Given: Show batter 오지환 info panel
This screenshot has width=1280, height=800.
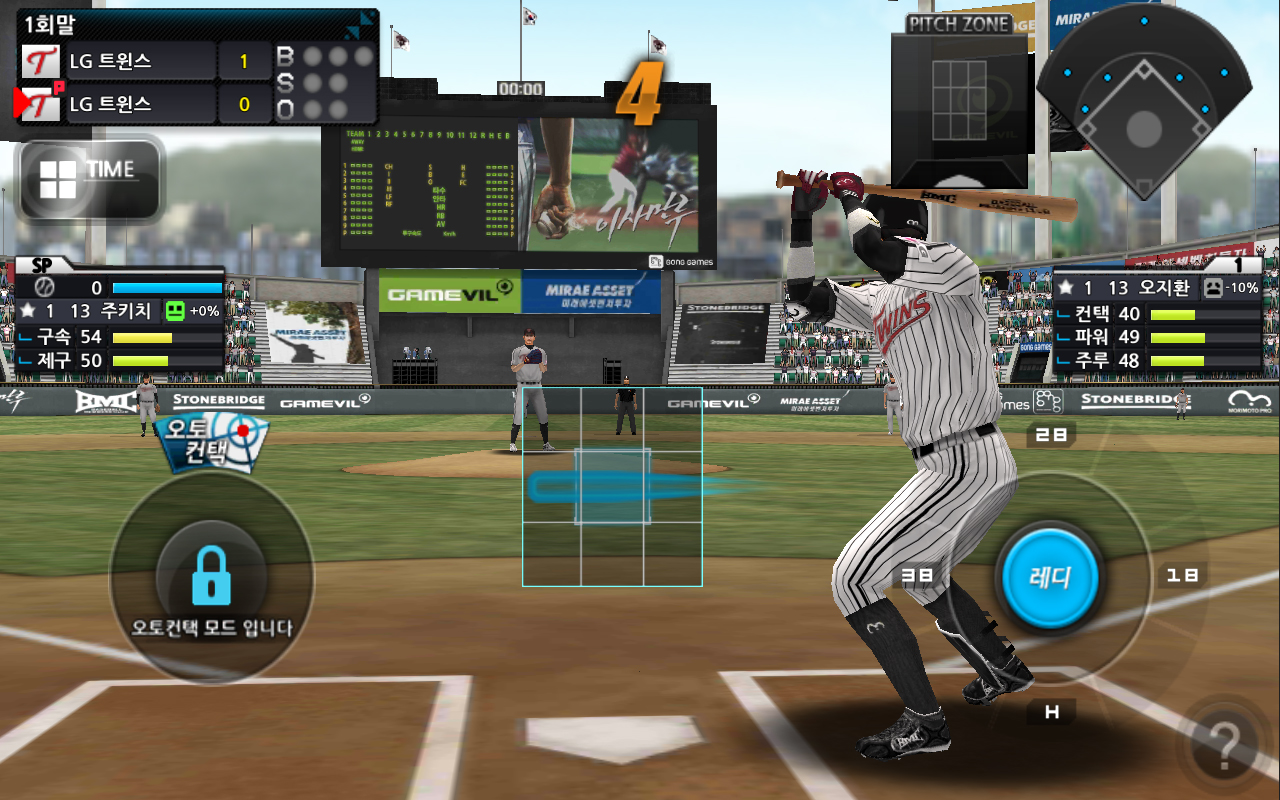Looking at the screenshot, I should tap(1158, 316).
